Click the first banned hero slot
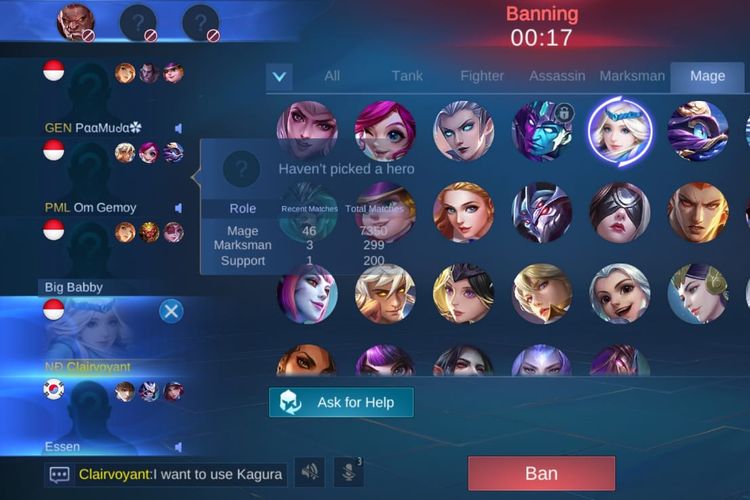This screenshot has width=750, height=500. (77, 22)
